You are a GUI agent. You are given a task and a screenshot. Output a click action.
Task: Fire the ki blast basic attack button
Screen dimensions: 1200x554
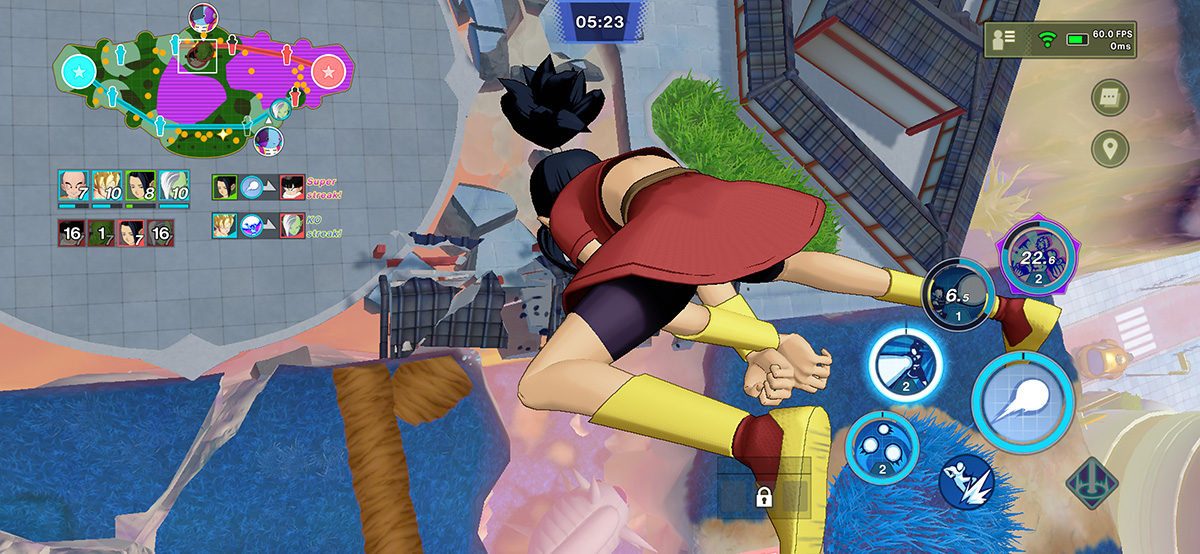(x=1022, y=398)
